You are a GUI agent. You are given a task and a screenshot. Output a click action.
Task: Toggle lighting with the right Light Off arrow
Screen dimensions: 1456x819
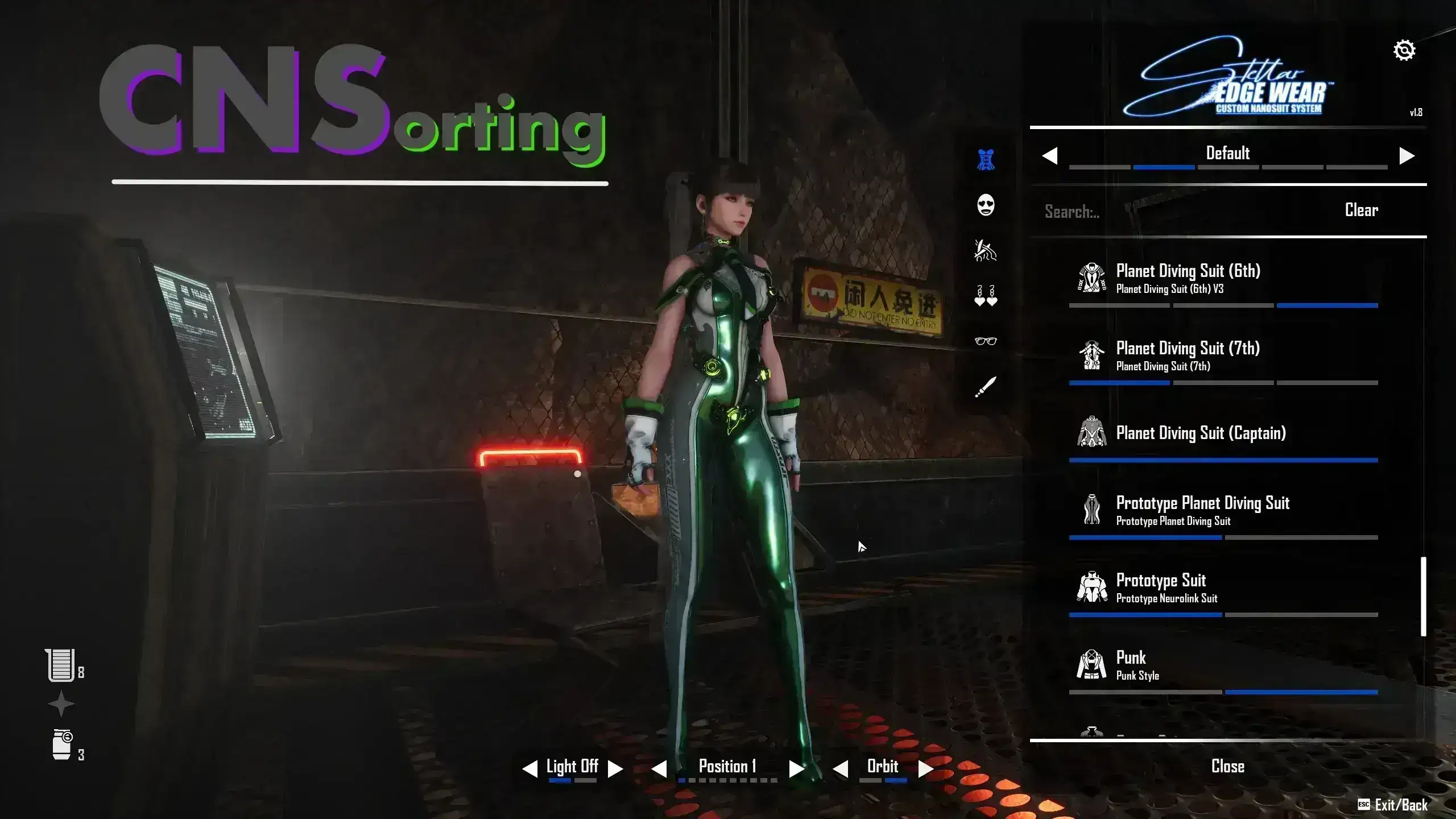point(615,769)
